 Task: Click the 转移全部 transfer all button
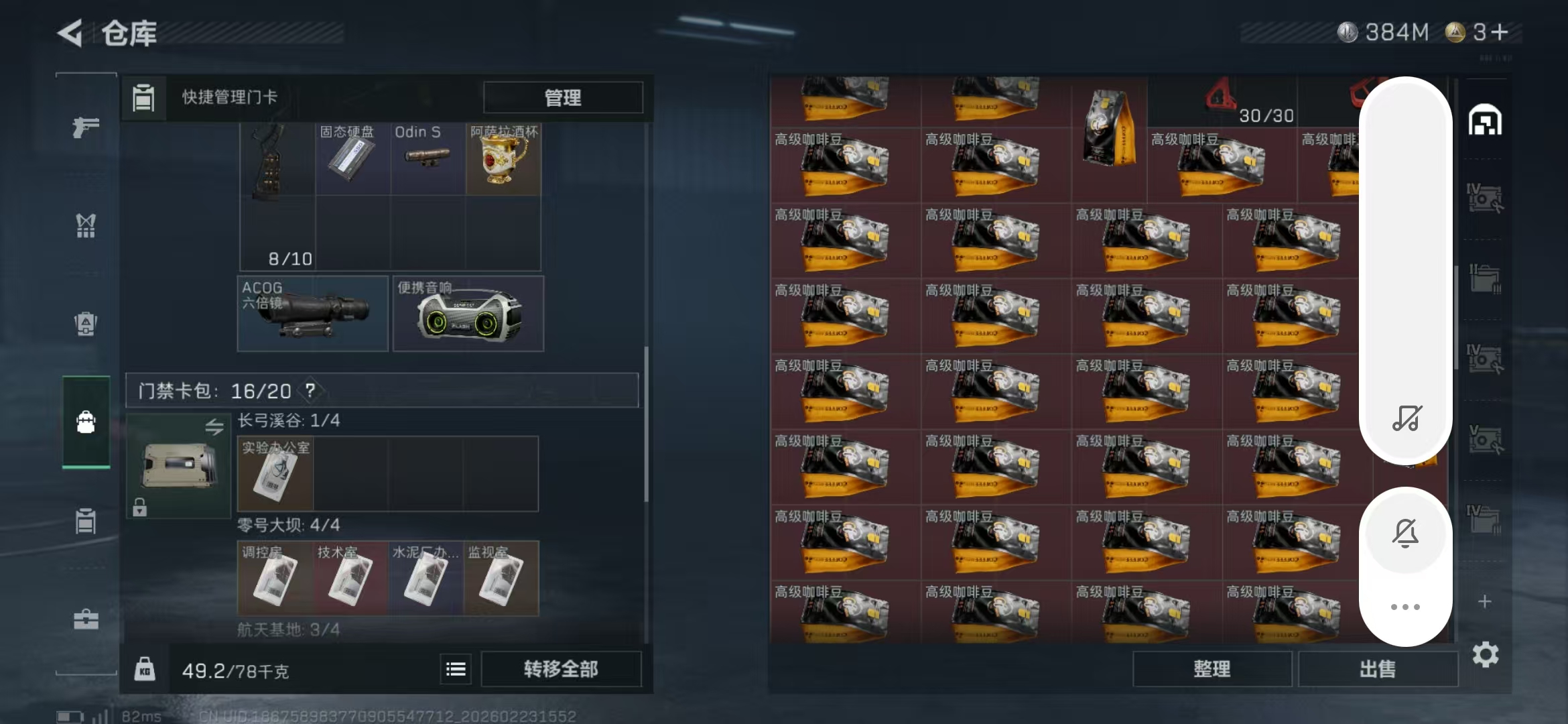point(560,668)
